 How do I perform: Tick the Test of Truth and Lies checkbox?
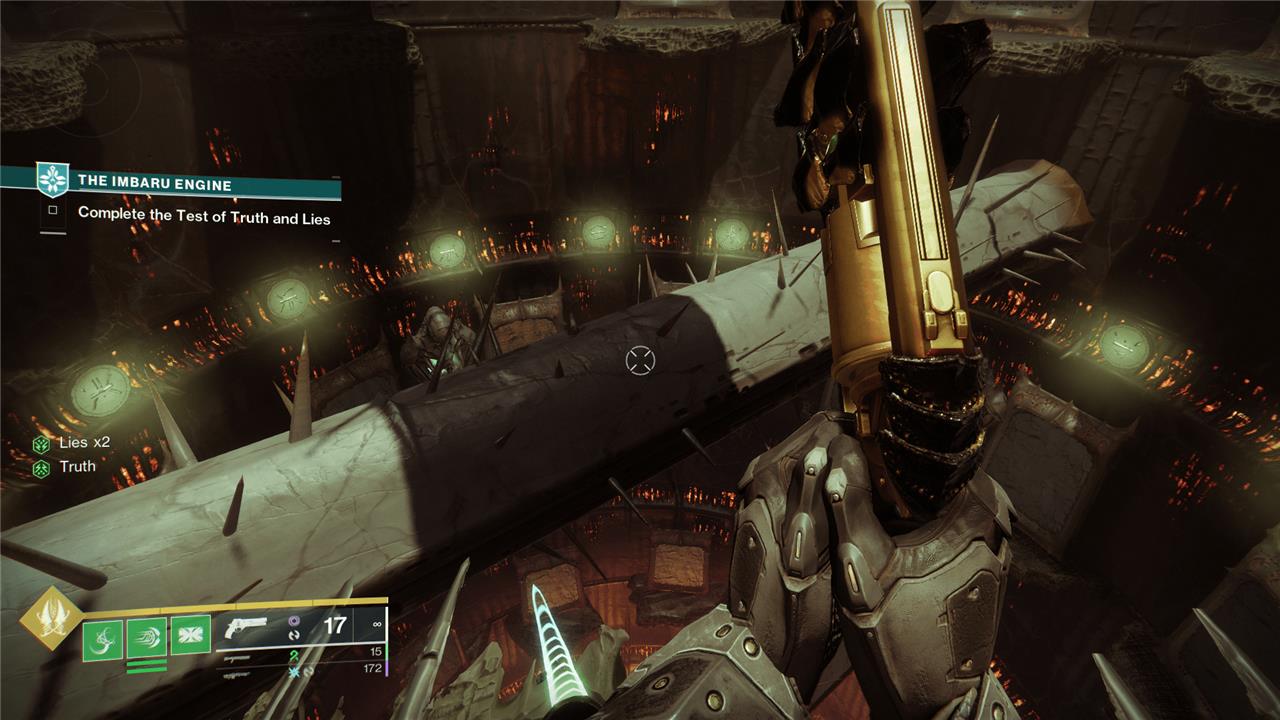pos(54,212)
